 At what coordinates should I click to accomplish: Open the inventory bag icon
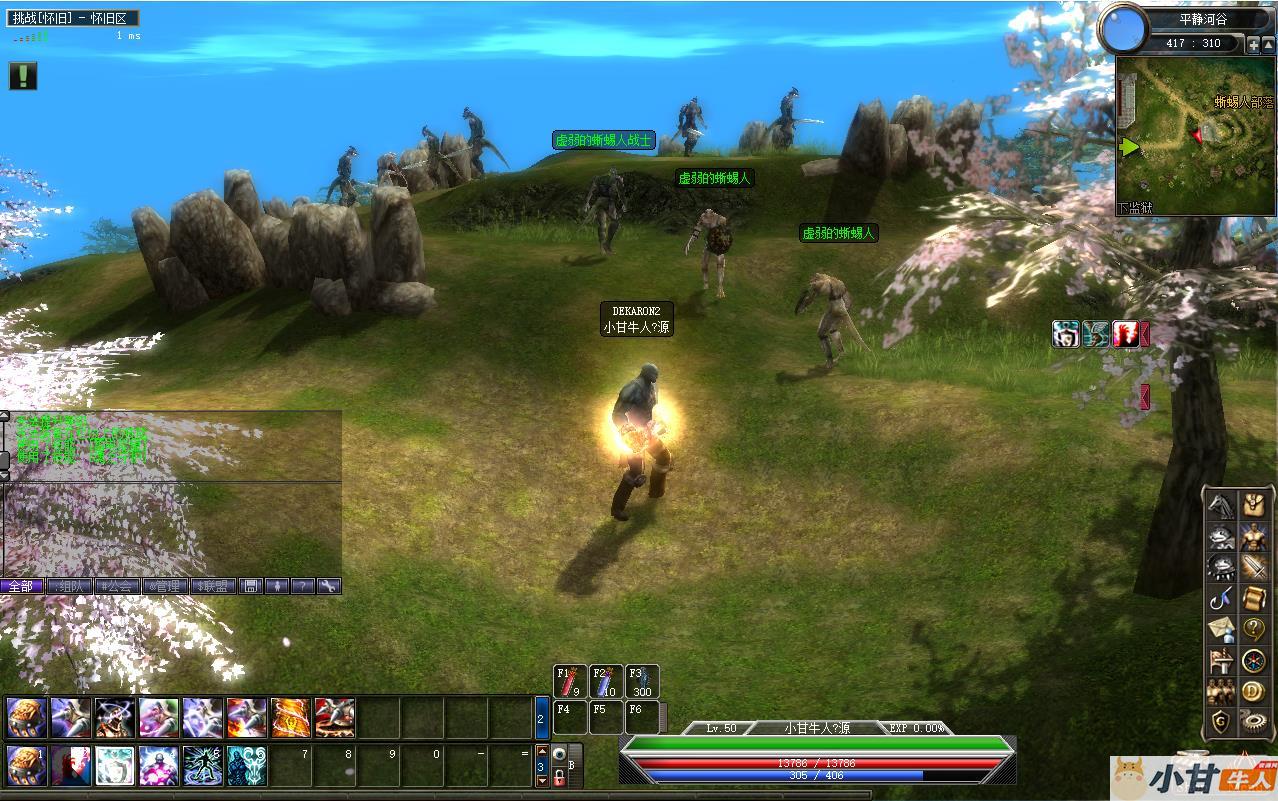(x=1254, y=505)
